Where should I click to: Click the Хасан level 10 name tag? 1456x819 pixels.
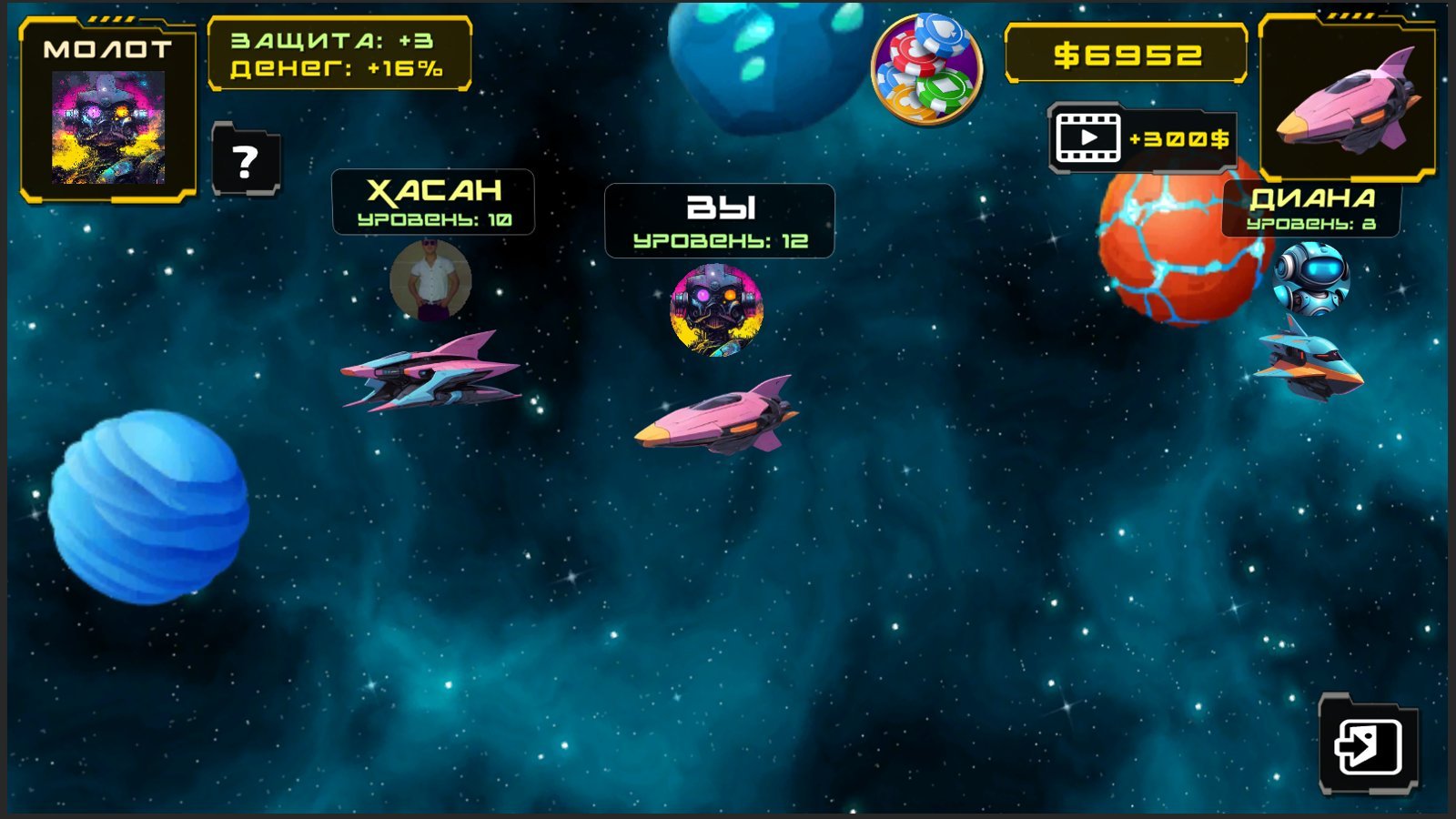click(432, 202)
